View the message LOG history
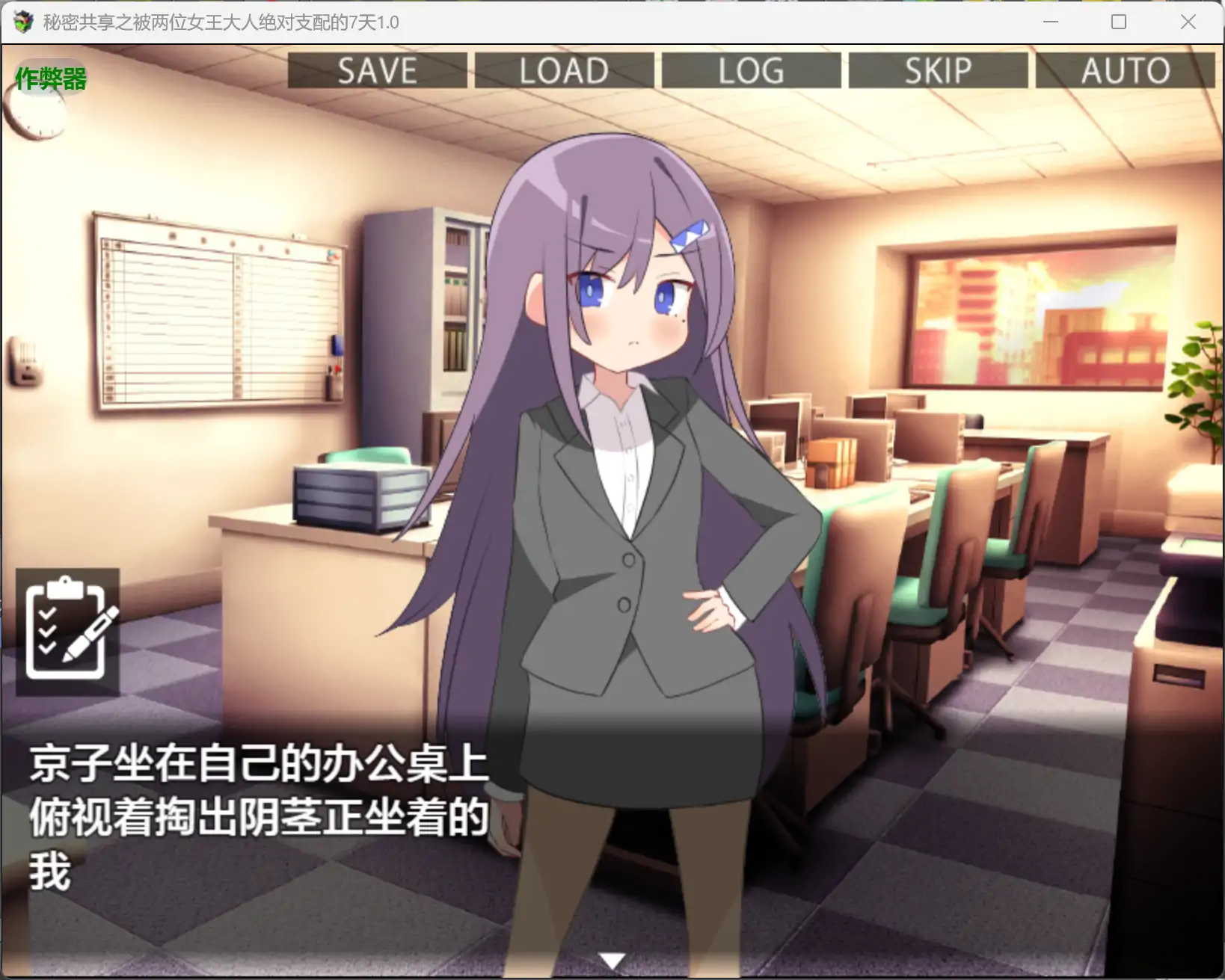This screenshot has height=980, width=1225. click(x=750, y=71)
